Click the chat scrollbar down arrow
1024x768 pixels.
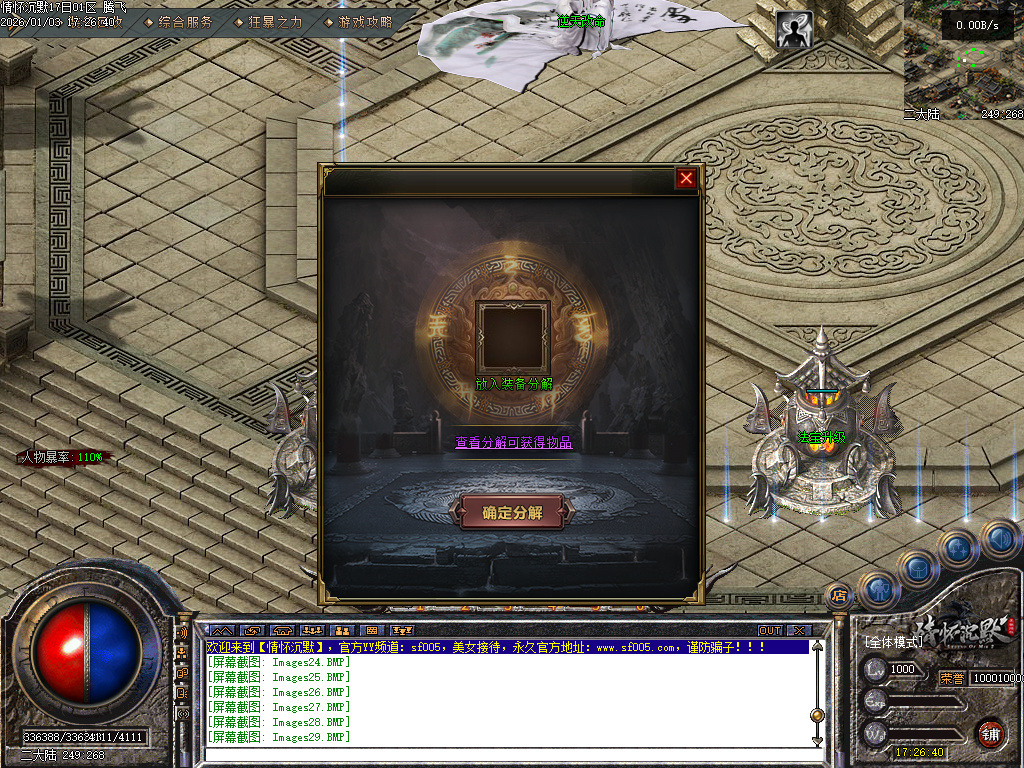pos(817,741)
